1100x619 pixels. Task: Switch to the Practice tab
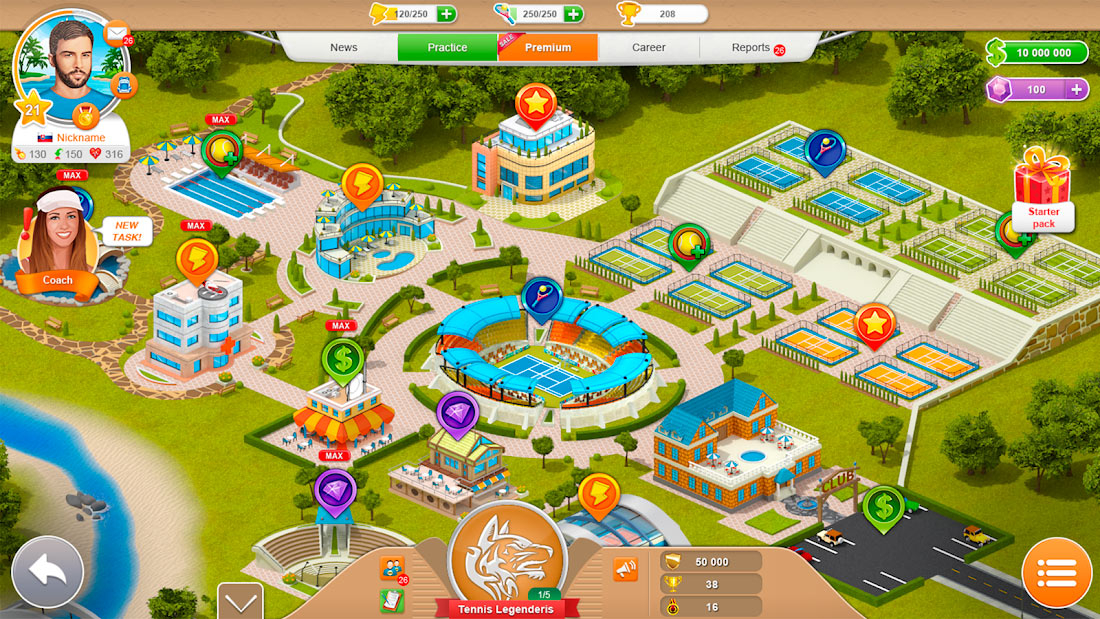coord(447,48)
